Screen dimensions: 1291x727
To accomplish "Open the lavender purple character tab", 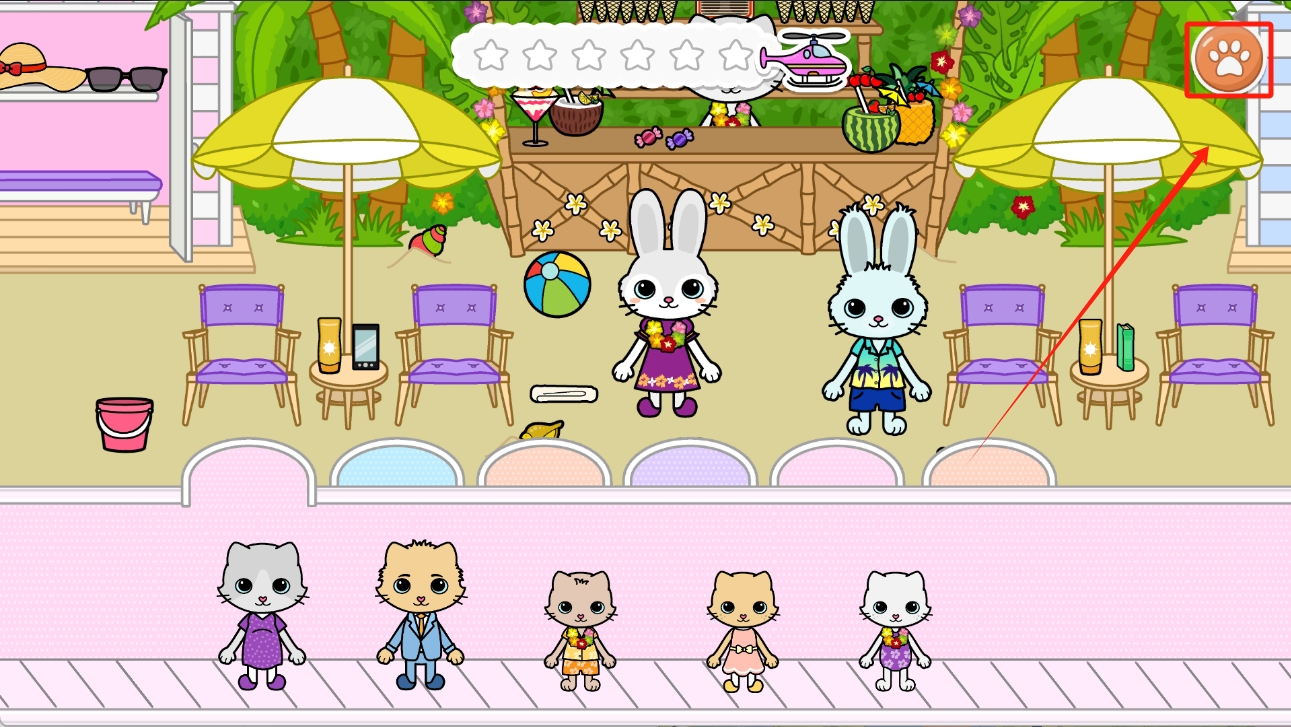I will (690, 467).
